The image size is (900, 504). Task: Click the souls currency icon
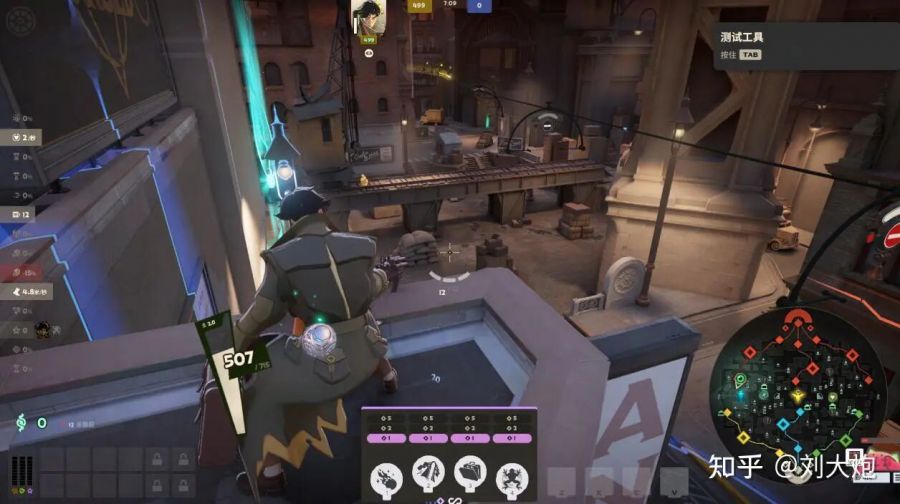(x=21, y=423)
